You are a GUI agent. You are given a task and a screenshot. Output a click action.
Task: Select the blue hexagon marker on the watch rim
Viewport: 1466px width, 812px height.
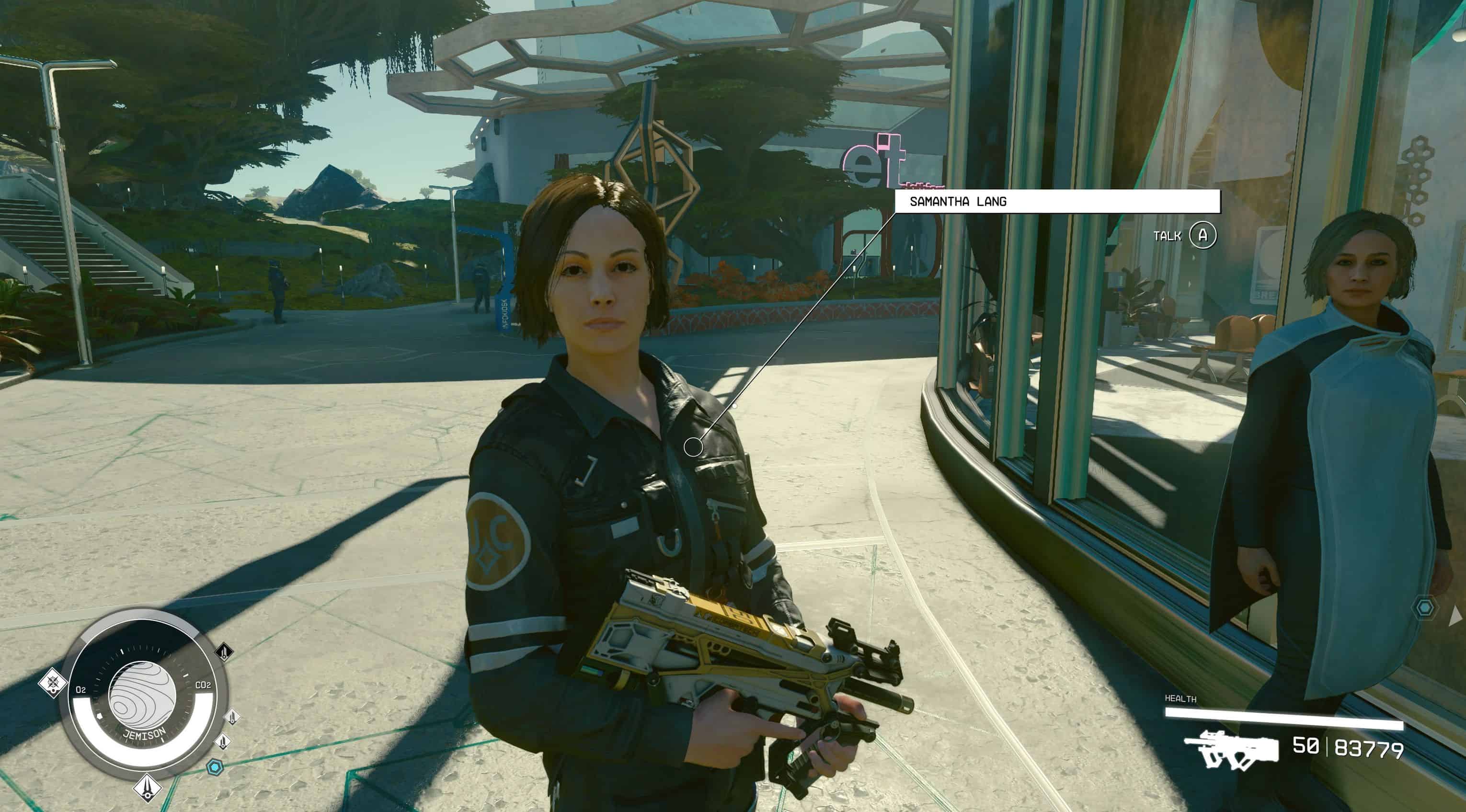tap(215, 767)
